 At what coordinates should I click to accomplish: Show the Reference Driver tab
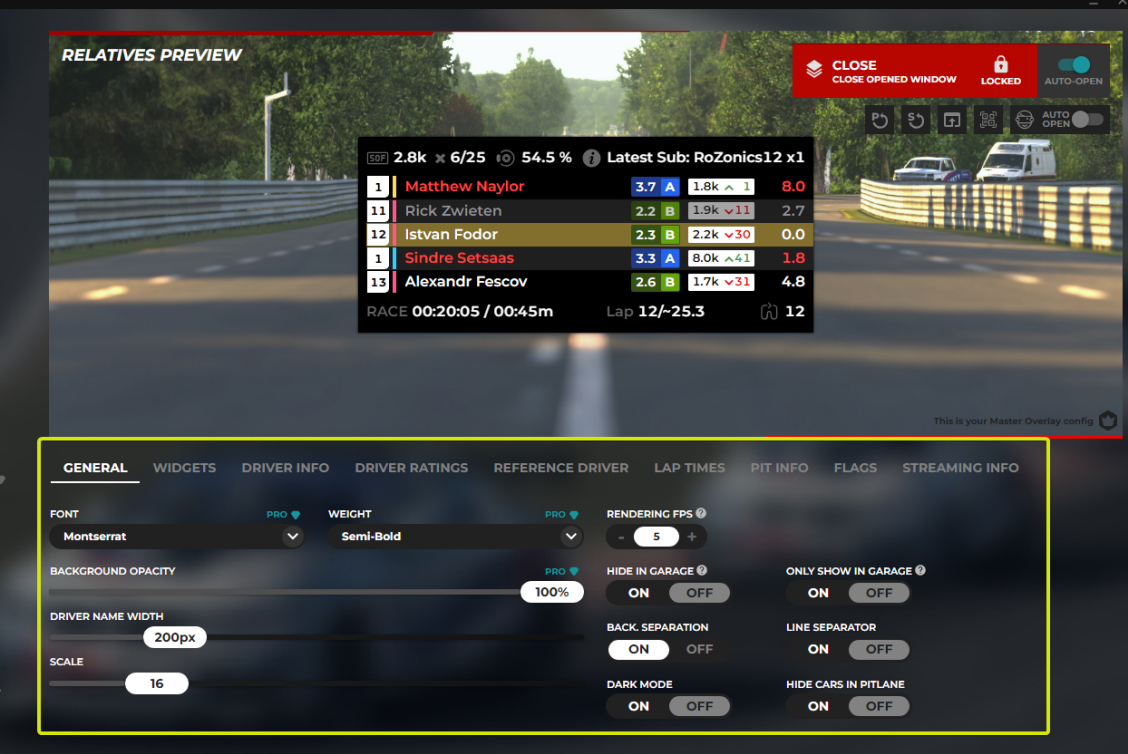coord(561,468)
